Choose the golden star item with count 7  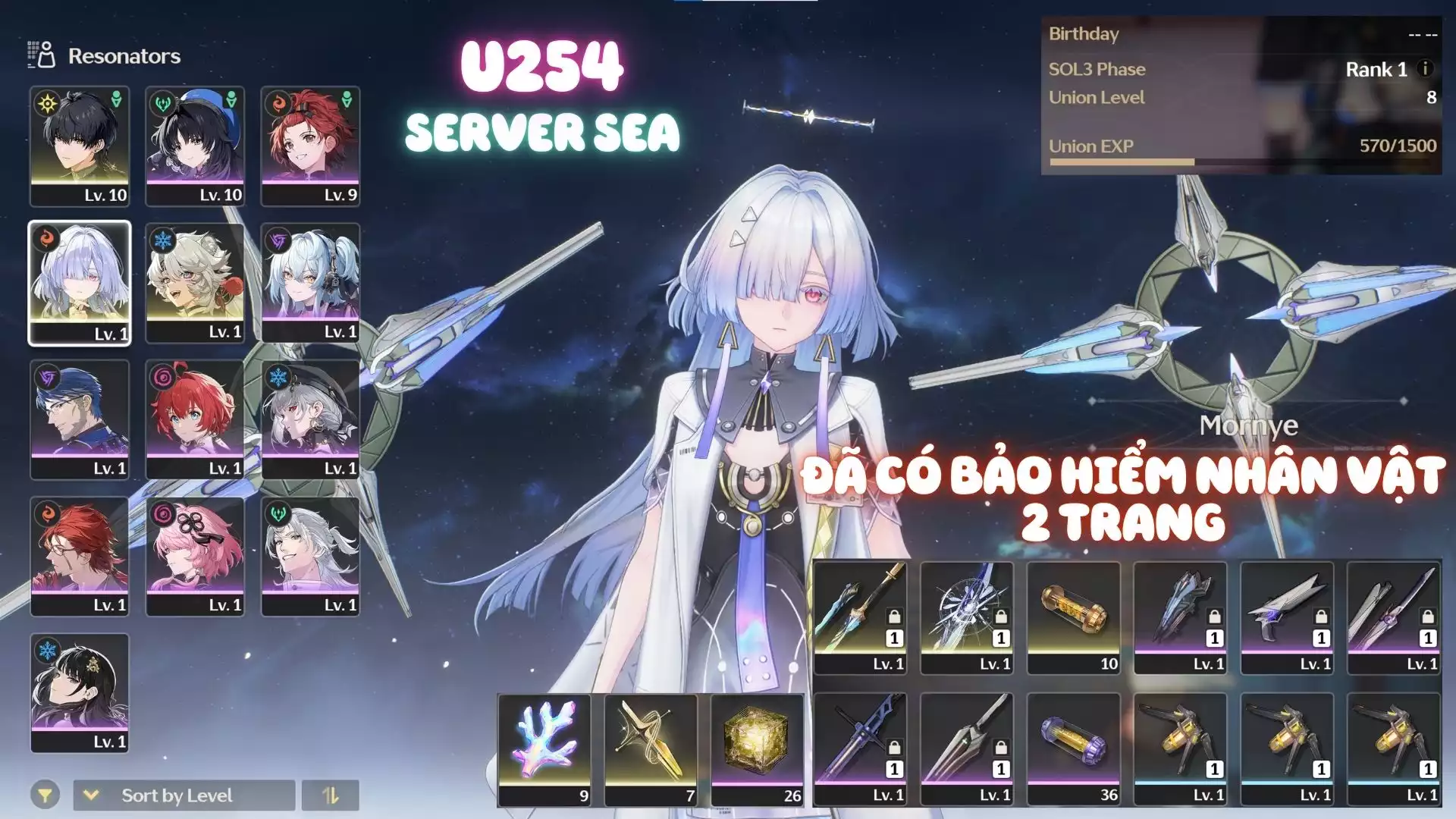(x=651, y=749)
